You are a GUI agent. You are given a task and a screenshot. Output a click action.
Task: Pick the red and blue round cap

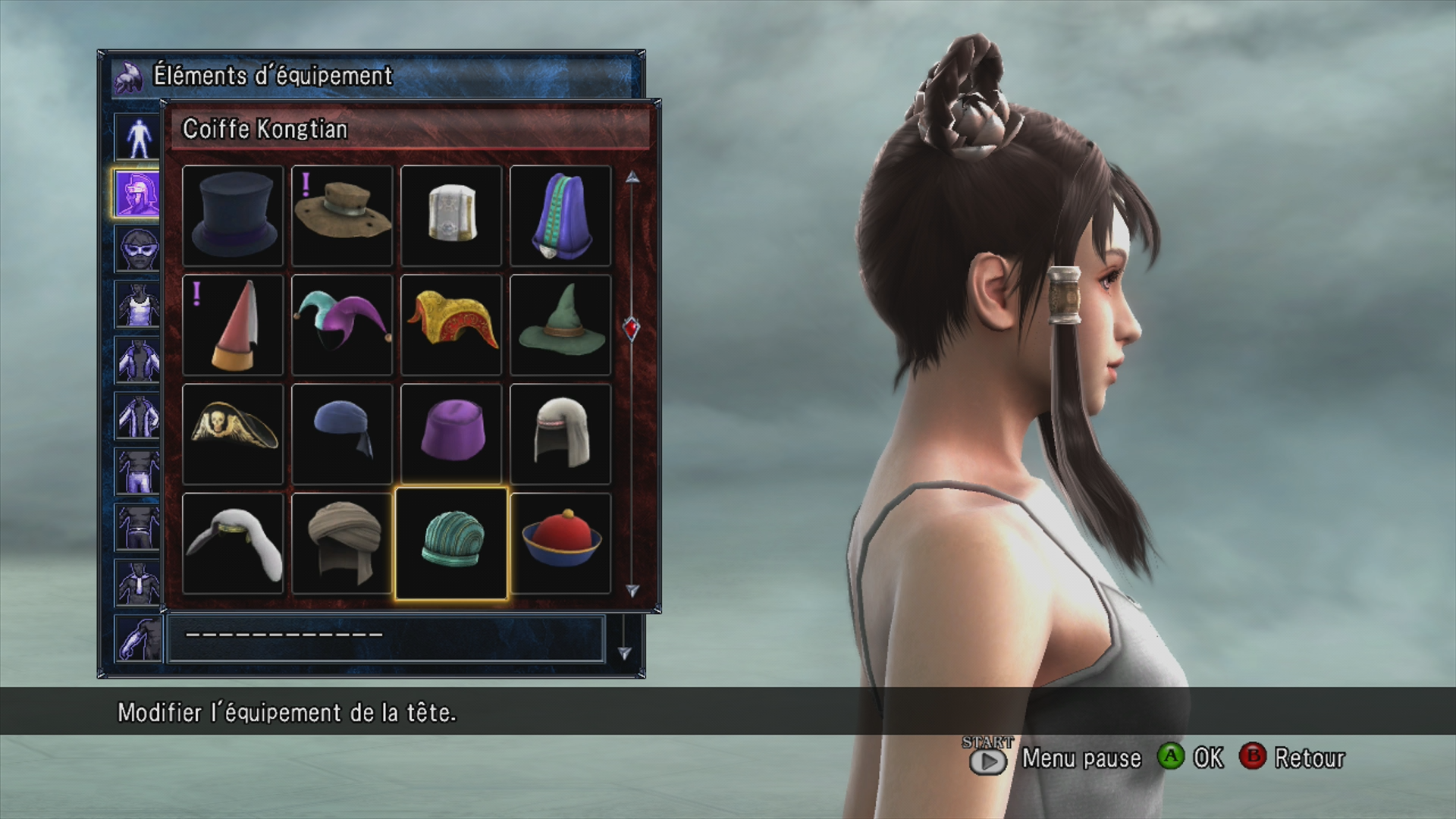click(x=560, y=544)
